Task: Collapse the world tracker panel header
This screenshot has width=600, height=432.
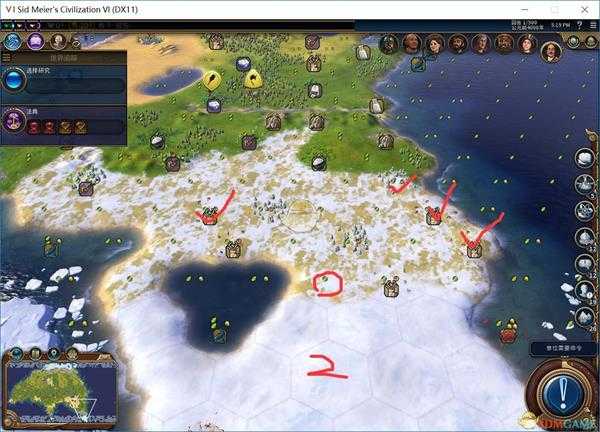Action: click(62, 58)
